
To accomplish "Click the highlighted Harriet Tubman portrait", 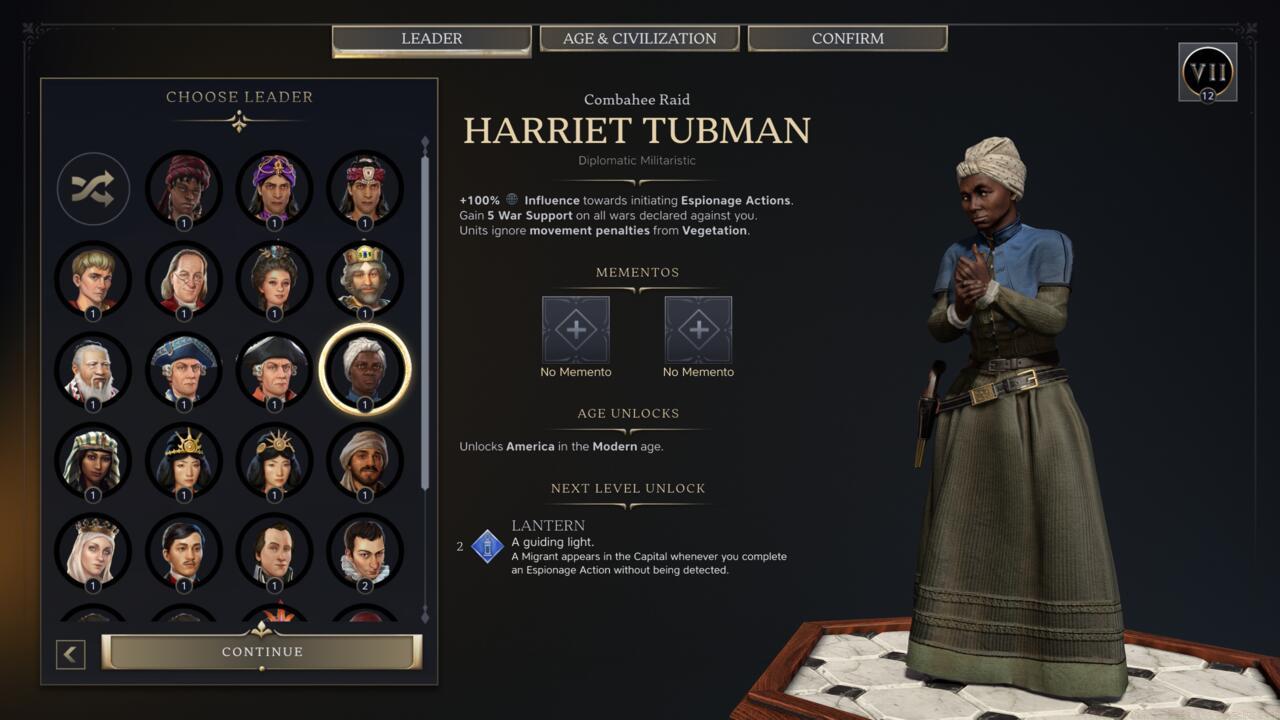I will pyautogui.click(x=364, y=369).
